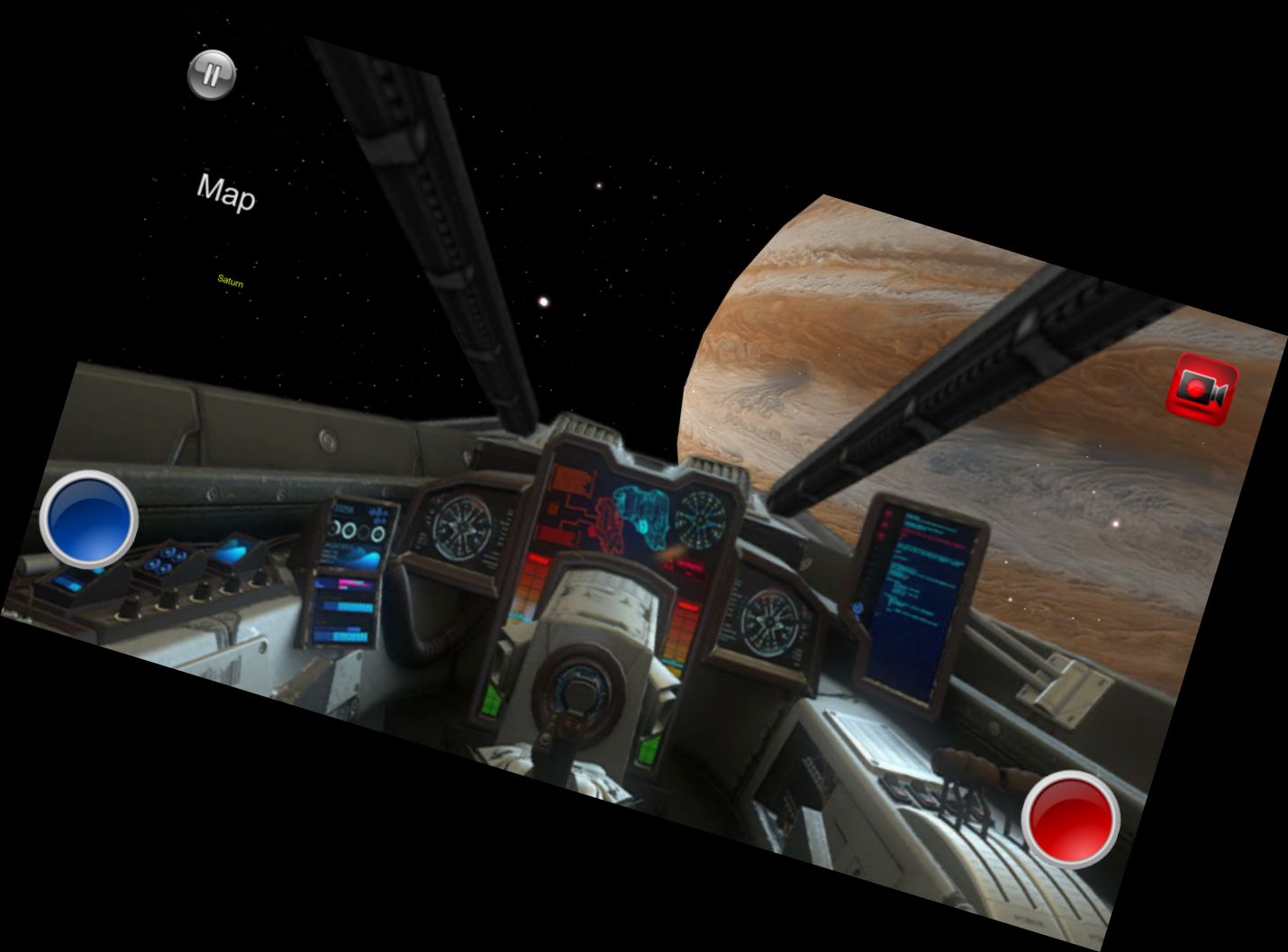Tap the green indicator light beside the yoke
The width and height of the screenshot is (1288, 952).
tap(491, 703)
